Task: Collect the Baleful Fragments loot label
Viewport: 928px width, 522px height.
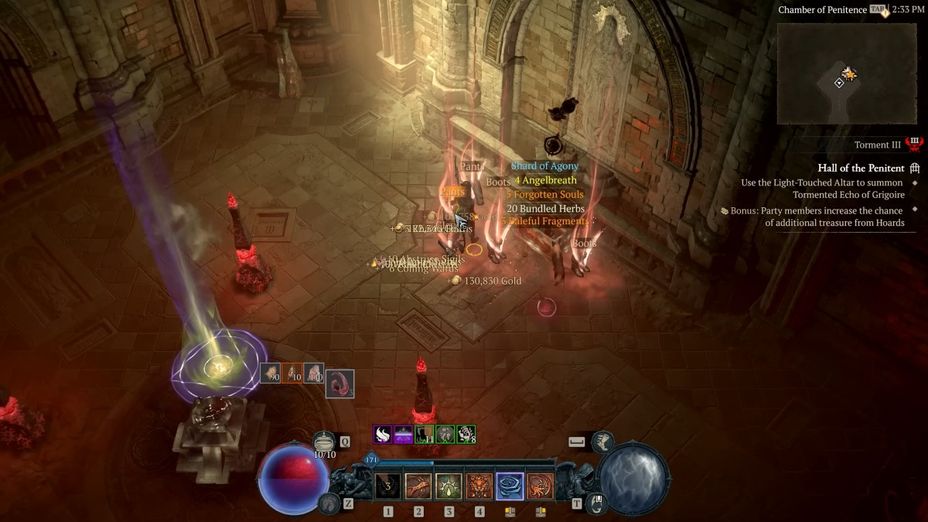Action: (x=546, y=221)
